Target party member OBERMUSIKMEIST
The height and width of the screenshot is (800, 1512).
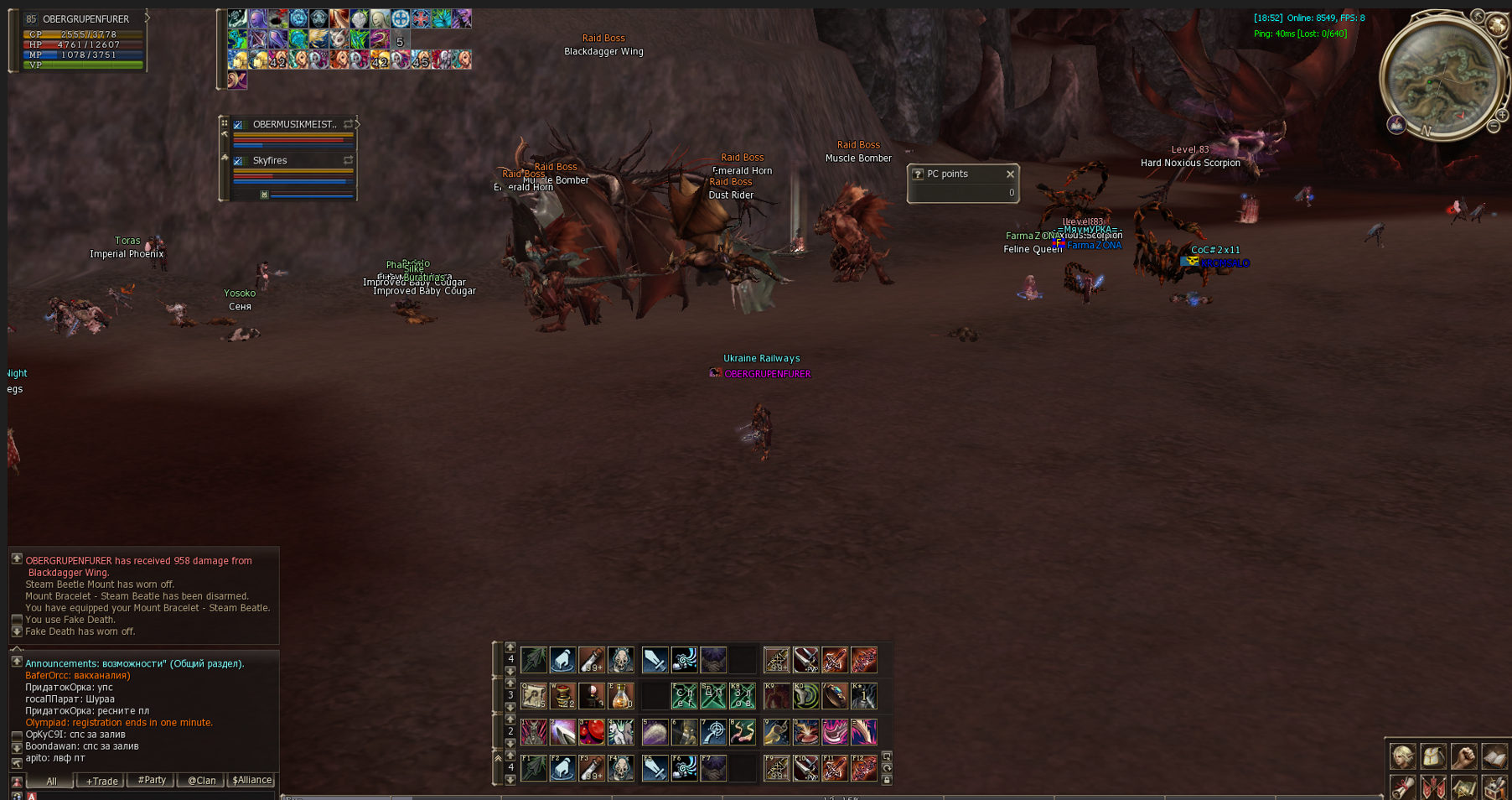(294, 124)
